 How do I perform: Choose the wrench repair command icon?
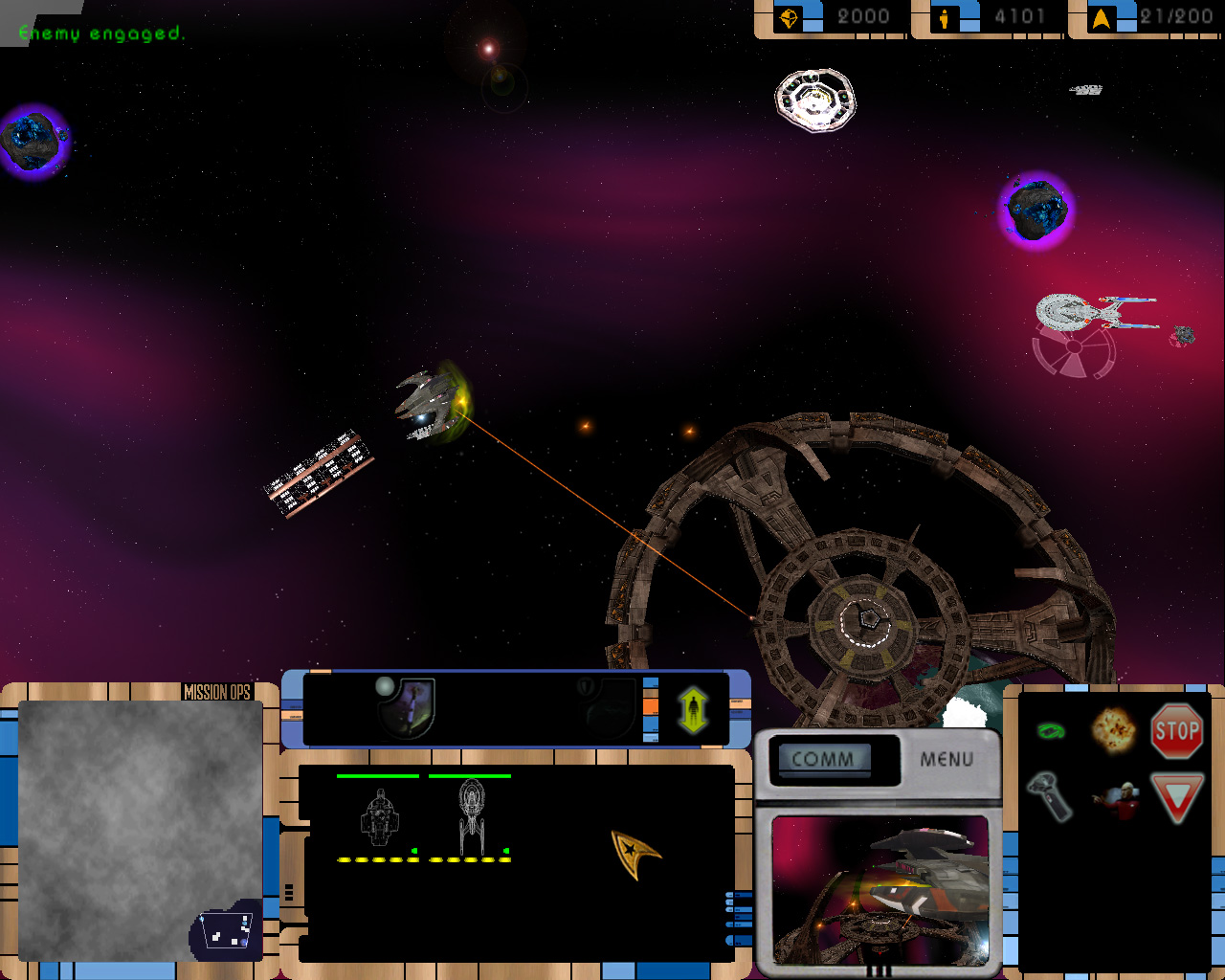click(x=1050, y=796)
